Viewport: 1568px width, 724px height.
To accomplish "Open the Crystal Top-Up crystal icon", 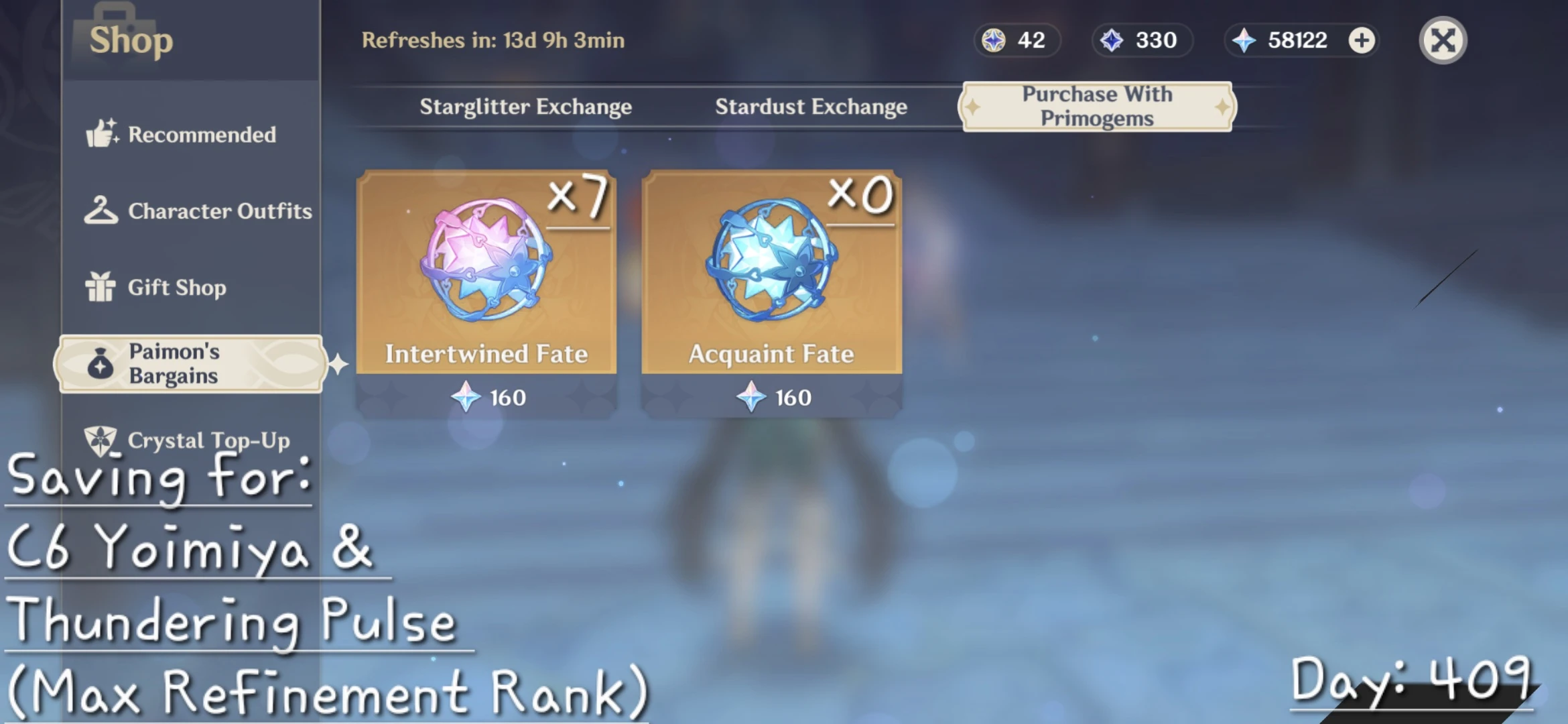I will click(x=102, y=440).
